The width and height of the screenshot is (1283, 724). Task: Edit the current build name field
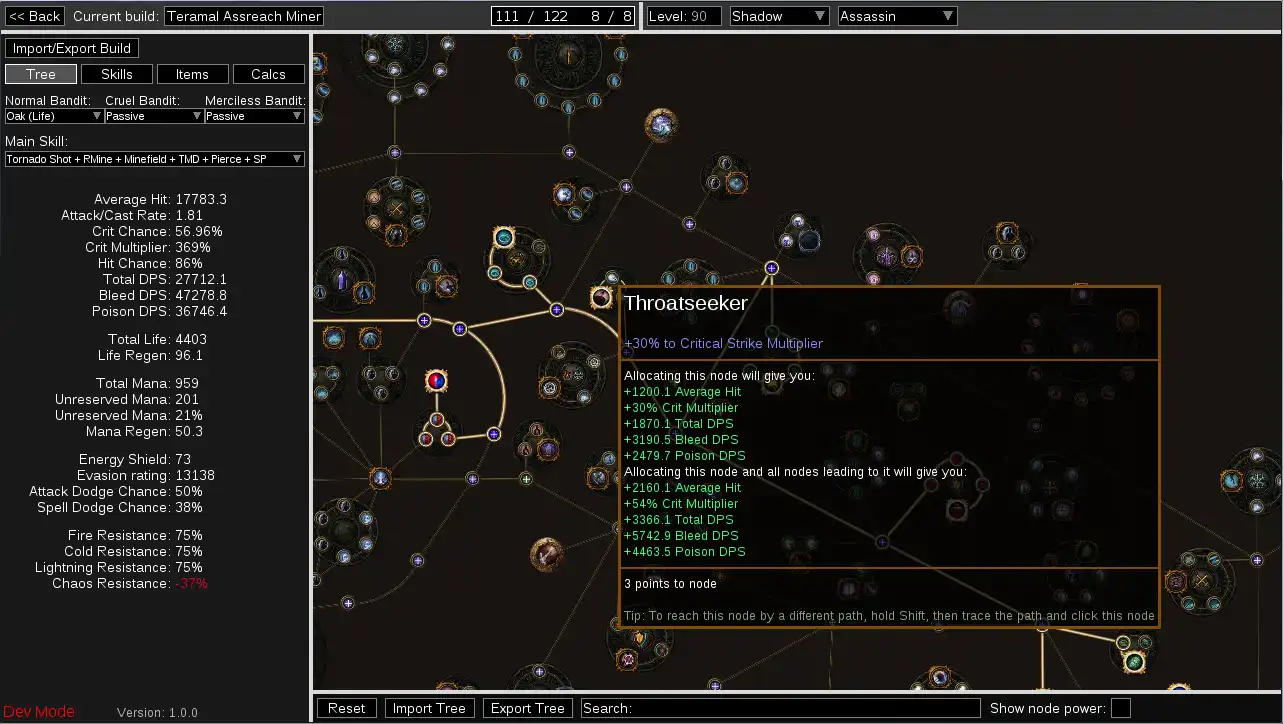pos(244,16)
